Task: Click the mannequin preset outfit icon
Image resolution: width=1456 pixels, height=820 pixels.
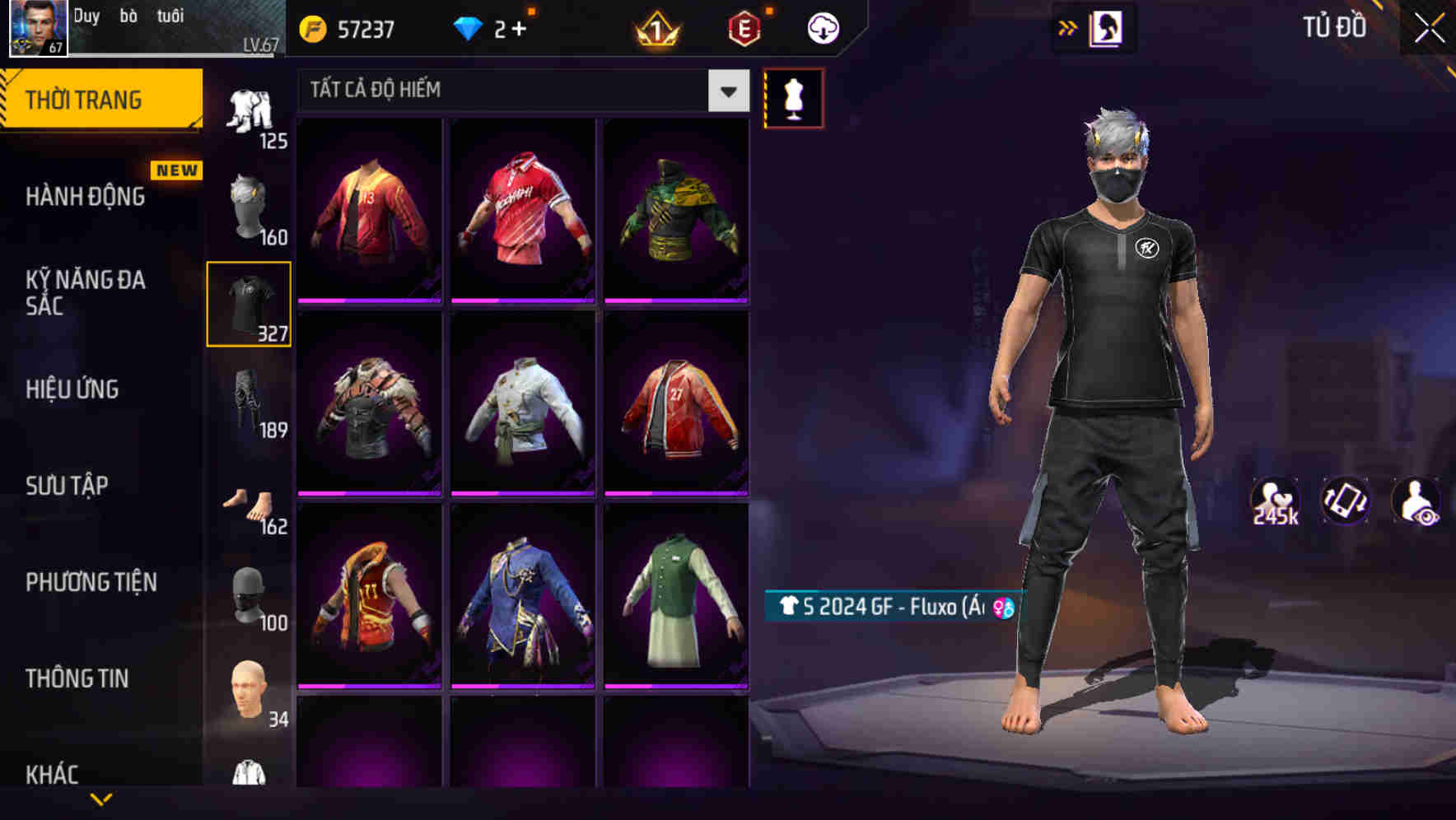Action: 793,97
